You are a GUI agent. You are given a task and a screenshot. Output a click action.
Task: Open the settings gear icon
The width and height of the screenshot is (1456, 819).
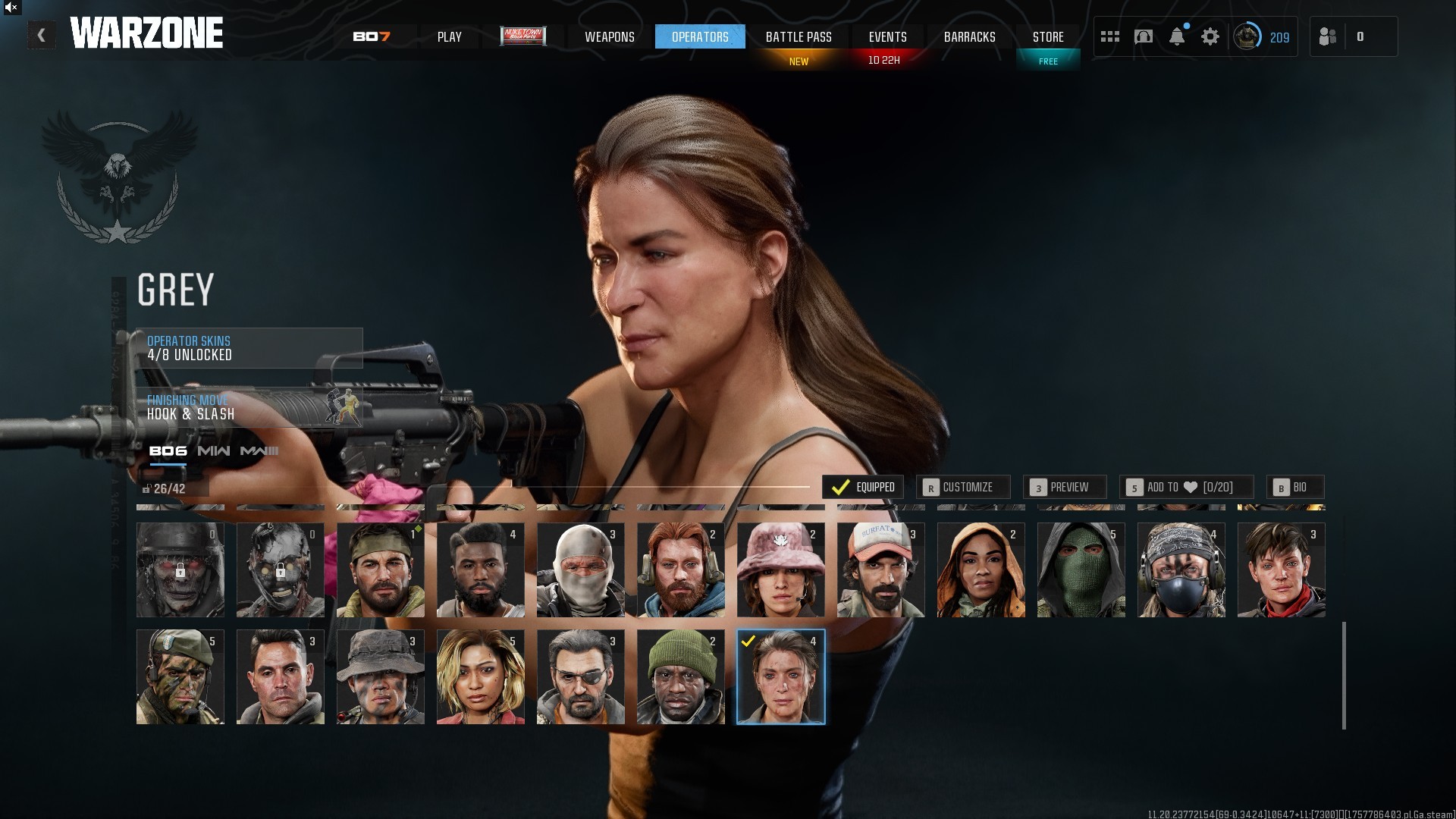click(1210, 36)
